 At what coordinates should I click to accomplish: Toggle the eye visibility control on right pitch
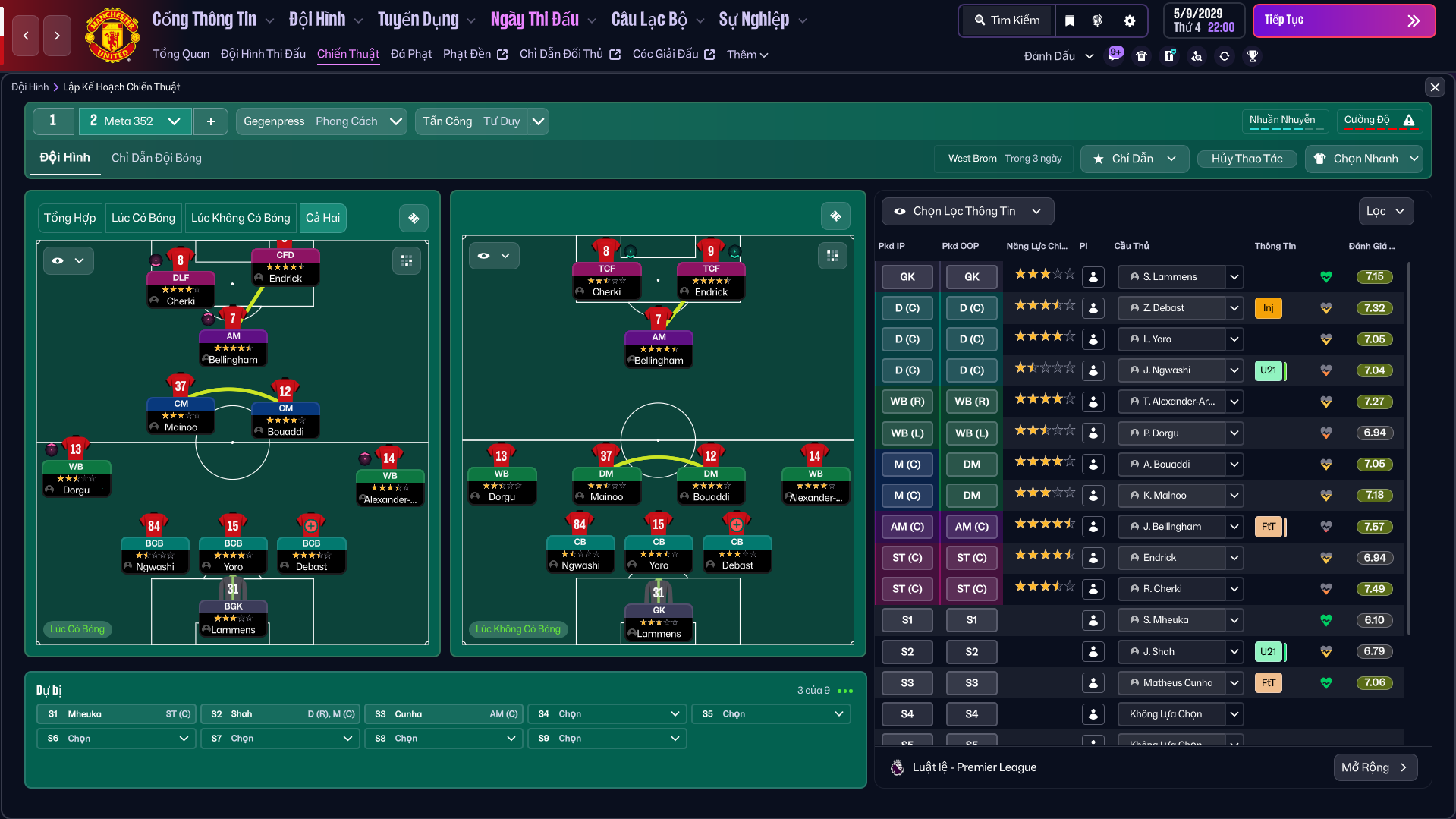[x=494, y=256]
